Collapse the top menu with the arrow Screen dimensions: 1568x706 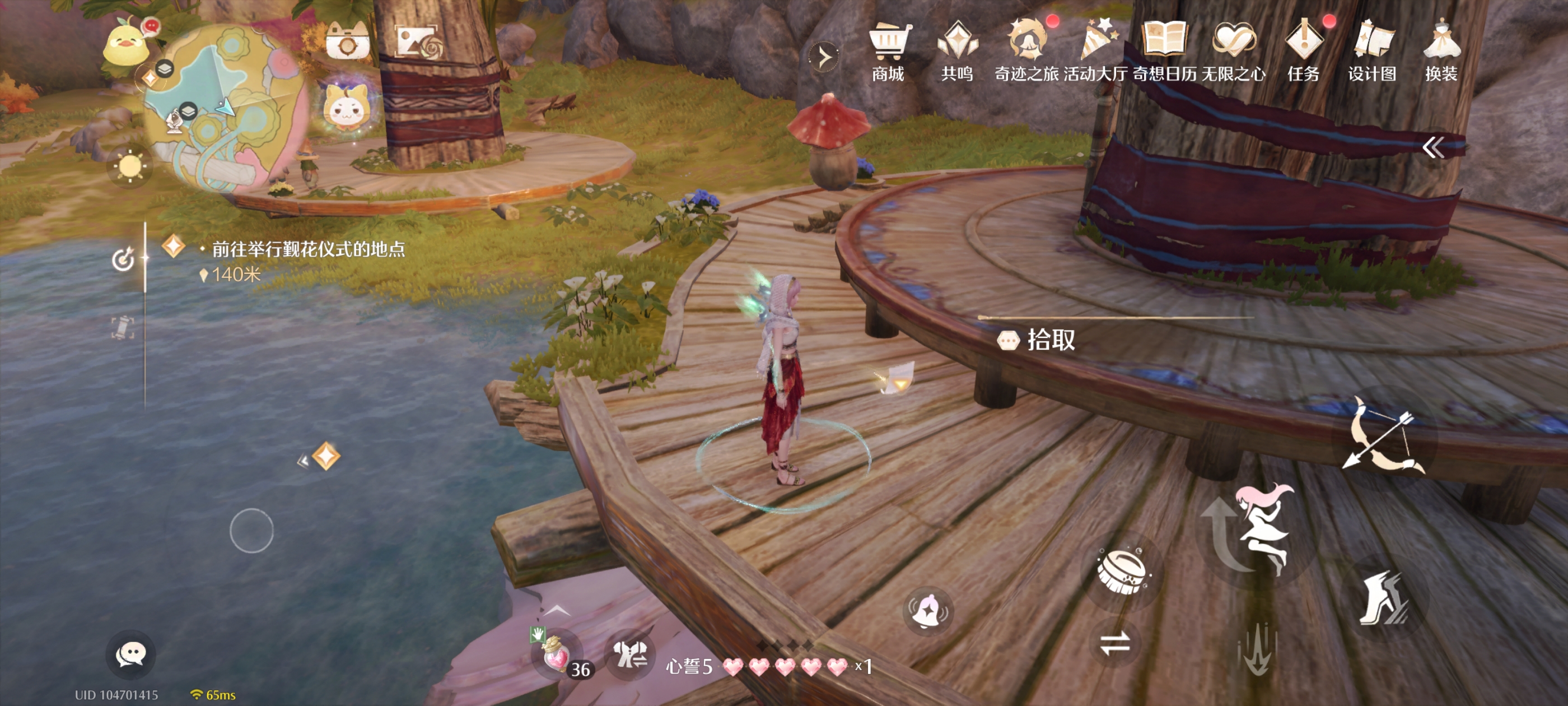coord(824,57)
